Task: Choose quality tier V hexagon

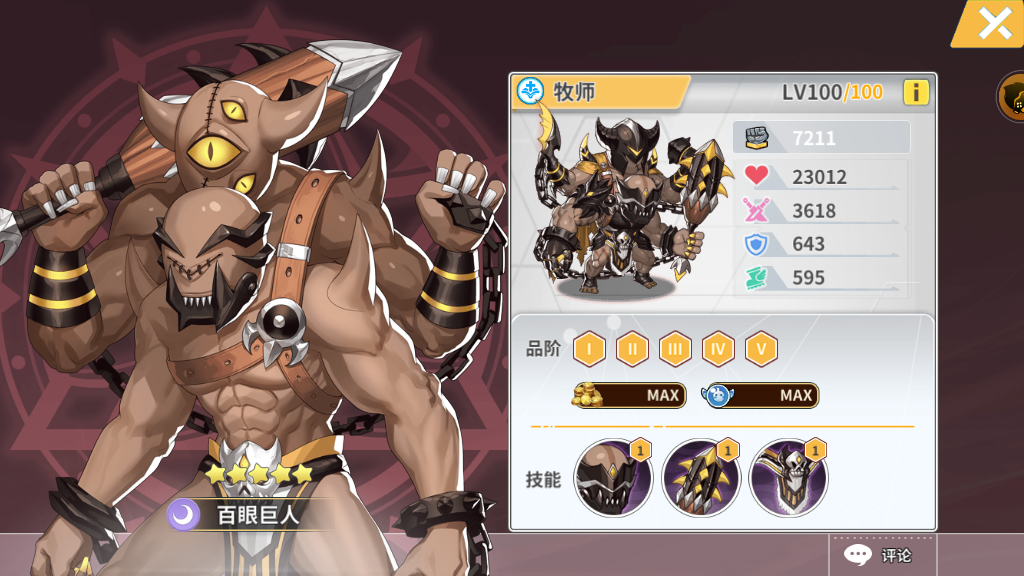Action: pos(761,349)
